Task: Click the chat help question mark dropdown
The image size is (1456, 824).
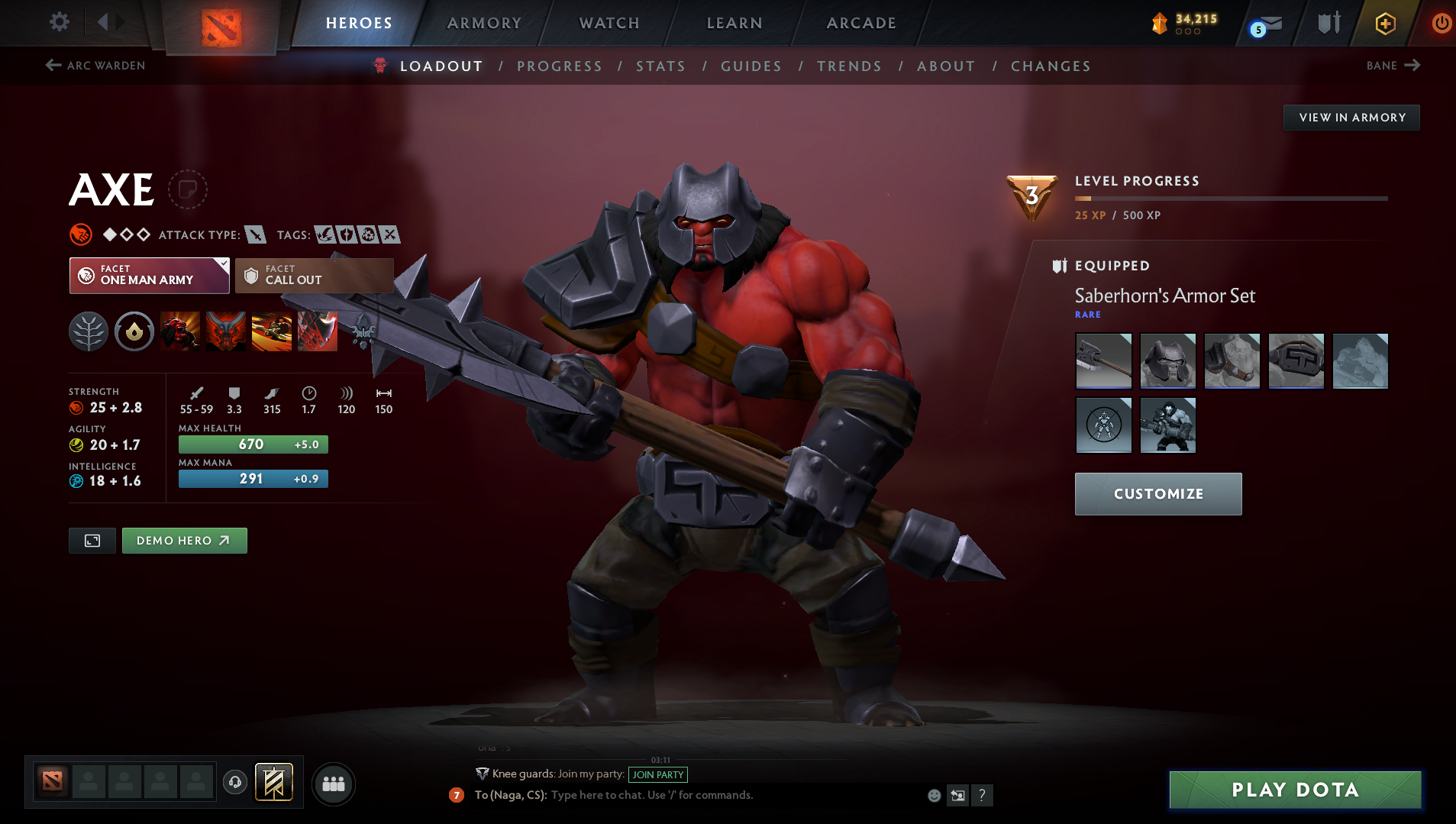Action: [983, 795]
